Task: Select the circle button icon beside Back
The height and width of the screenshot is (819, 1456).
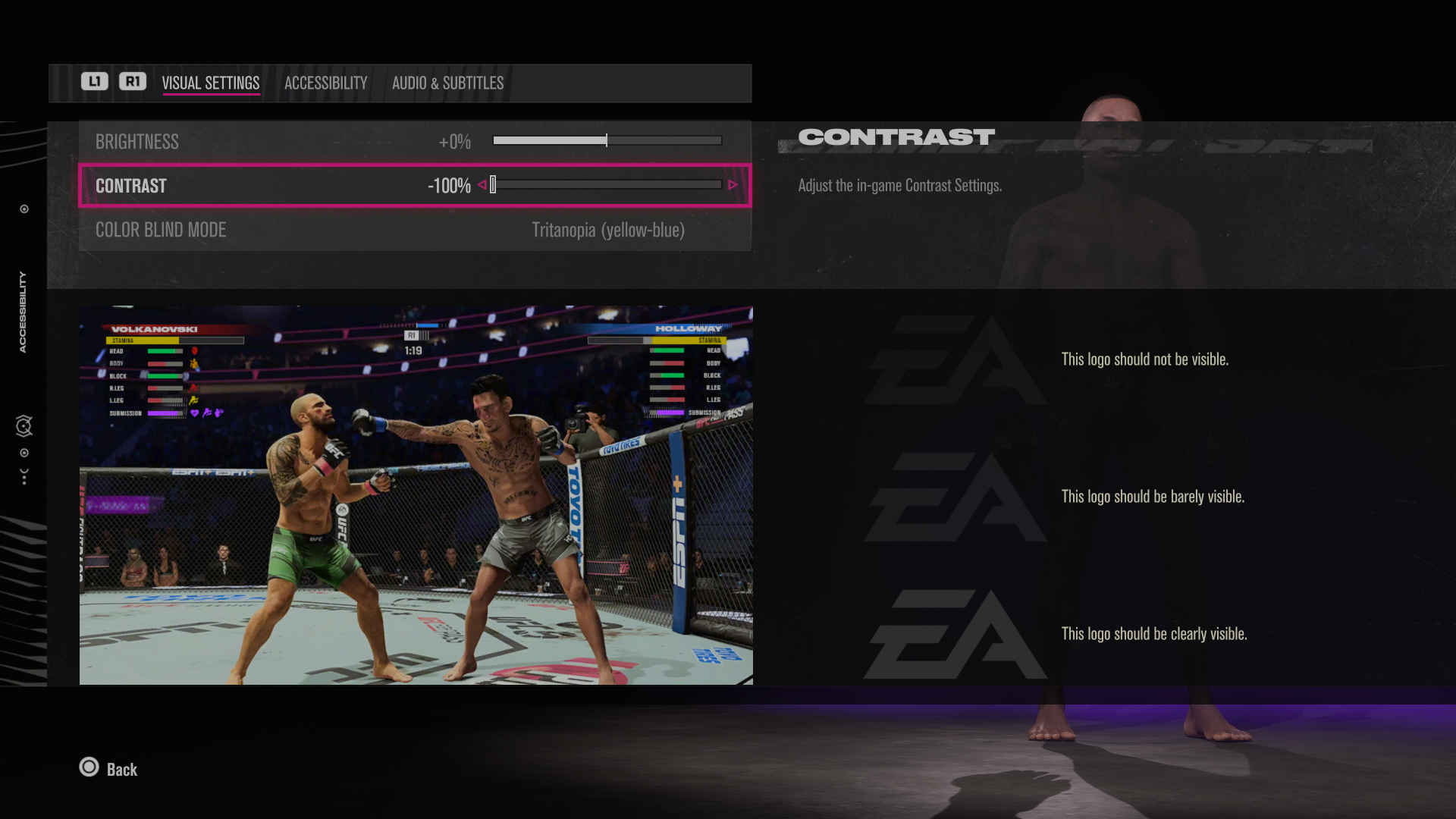Action: pyautogui.click(x=89, y=768)
